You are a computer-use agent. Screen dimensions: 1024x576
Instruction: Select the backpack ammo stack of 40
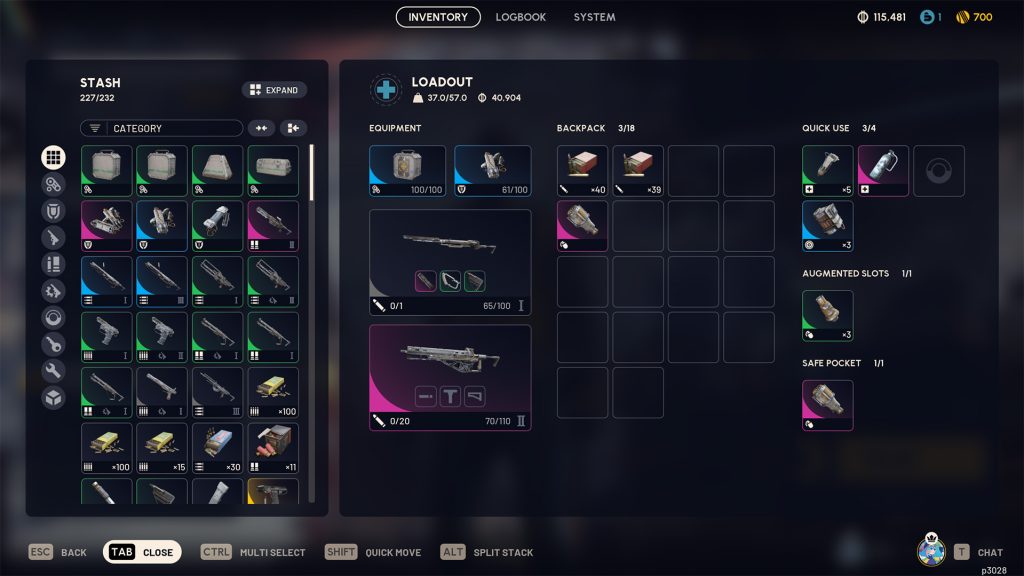tap(582, 170)
